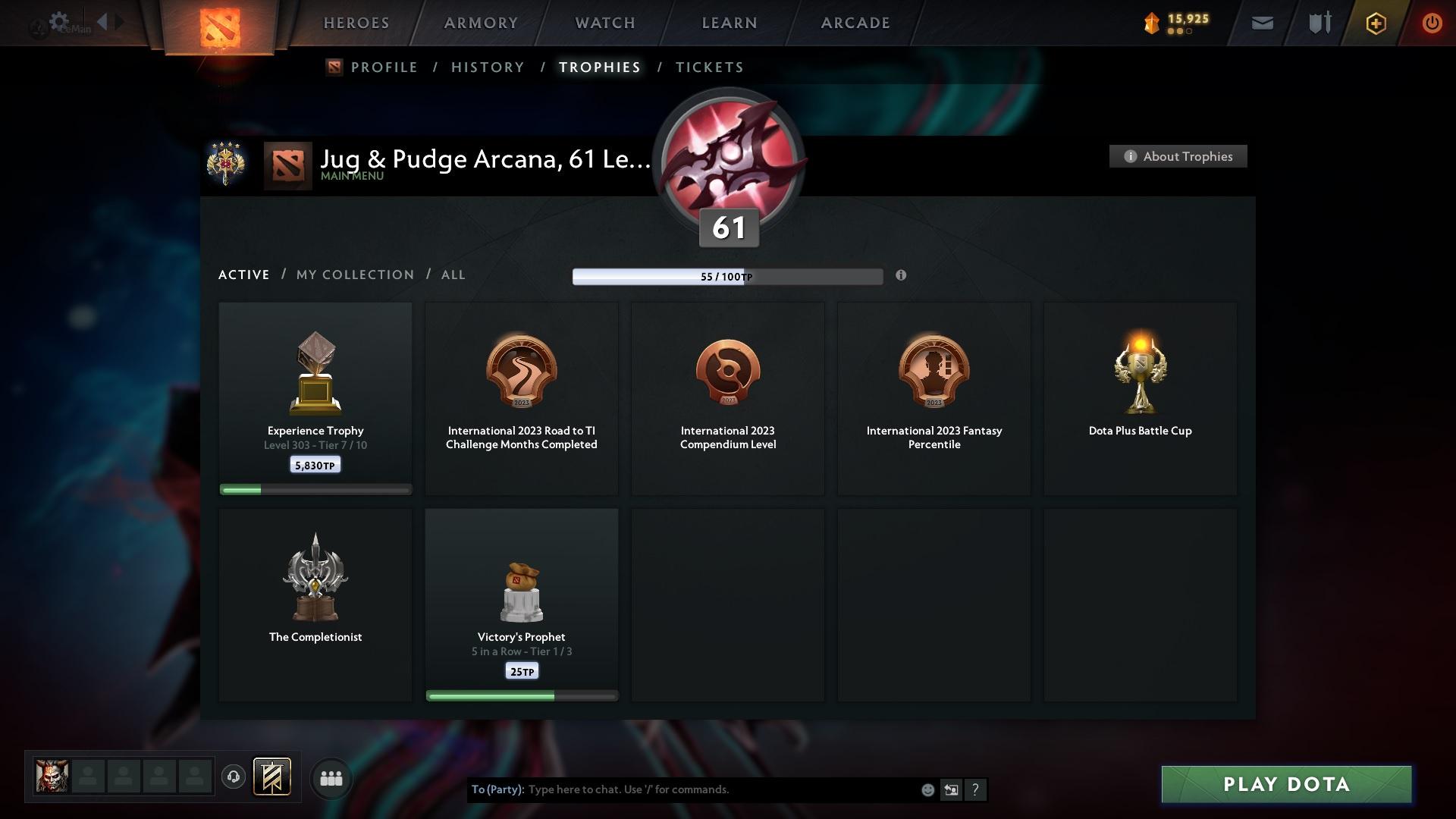This screenshot has width=1456, height=819.
Task: Open the settings gear icon
Action: (x=59, y=21)
